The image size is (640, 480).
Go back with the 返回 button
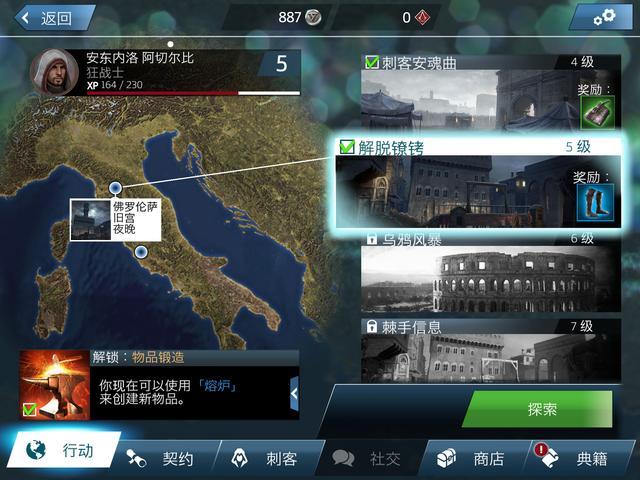coord(48,17)
